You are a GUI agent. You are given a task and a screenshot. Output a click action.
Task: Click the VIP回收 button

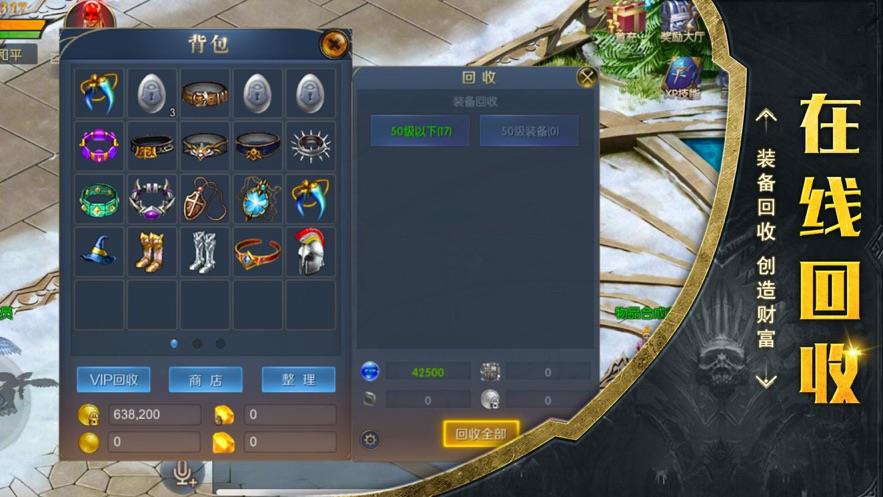[x=114, y=379]
